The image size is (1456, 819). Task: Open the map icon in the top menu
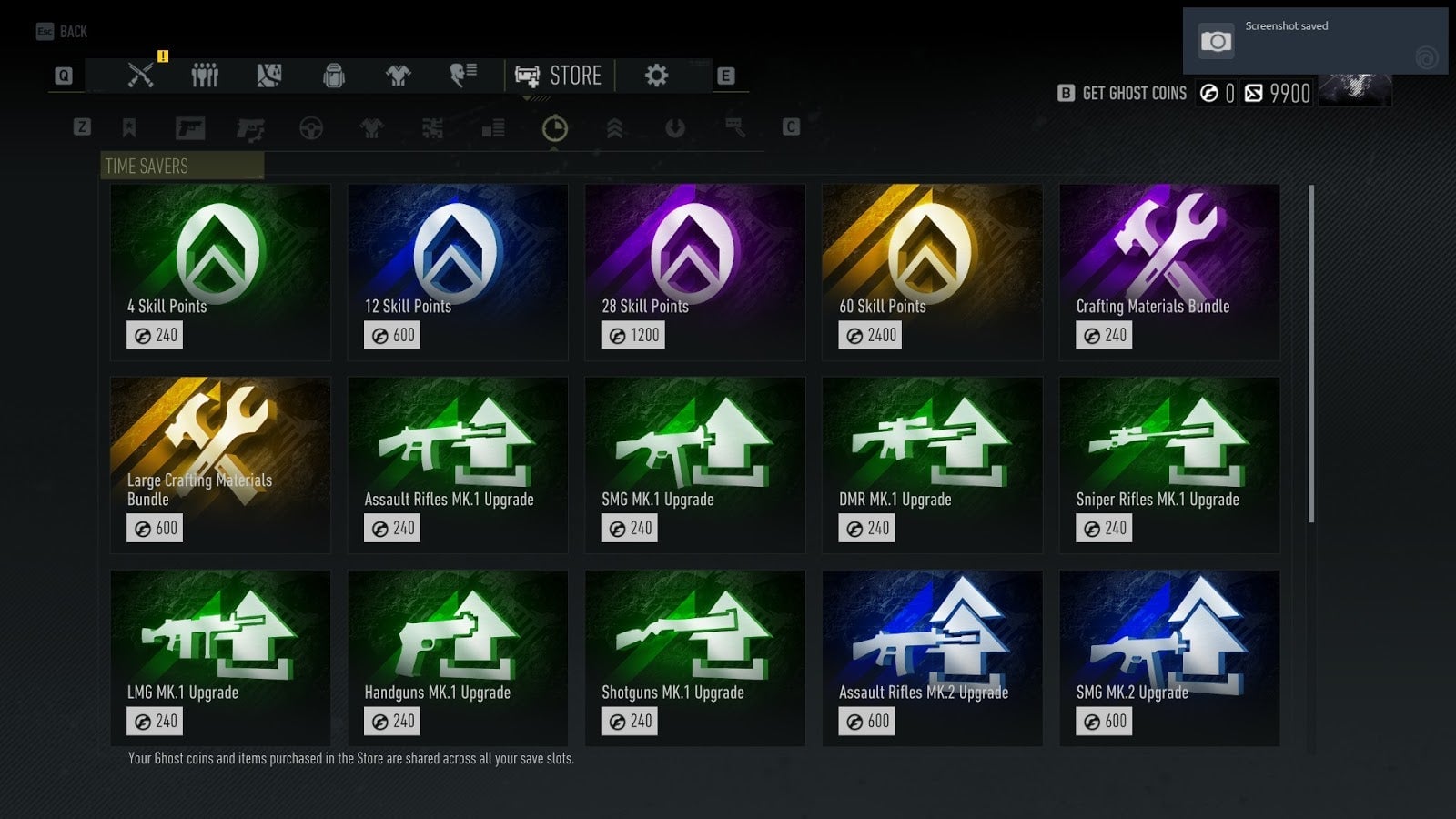[x=269, y=76]
